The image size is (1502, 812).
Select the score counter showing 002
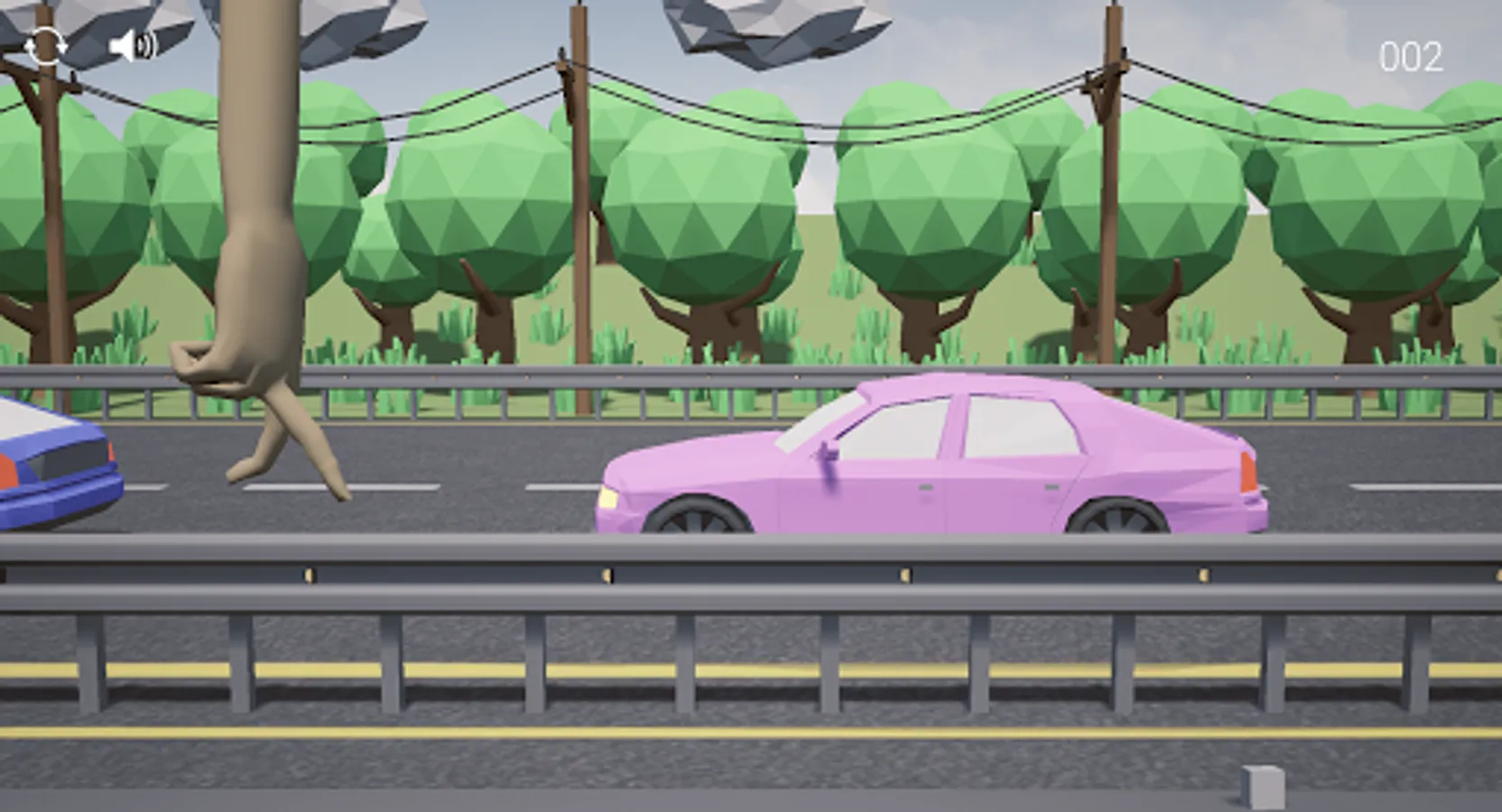[x=1411, y=56]
